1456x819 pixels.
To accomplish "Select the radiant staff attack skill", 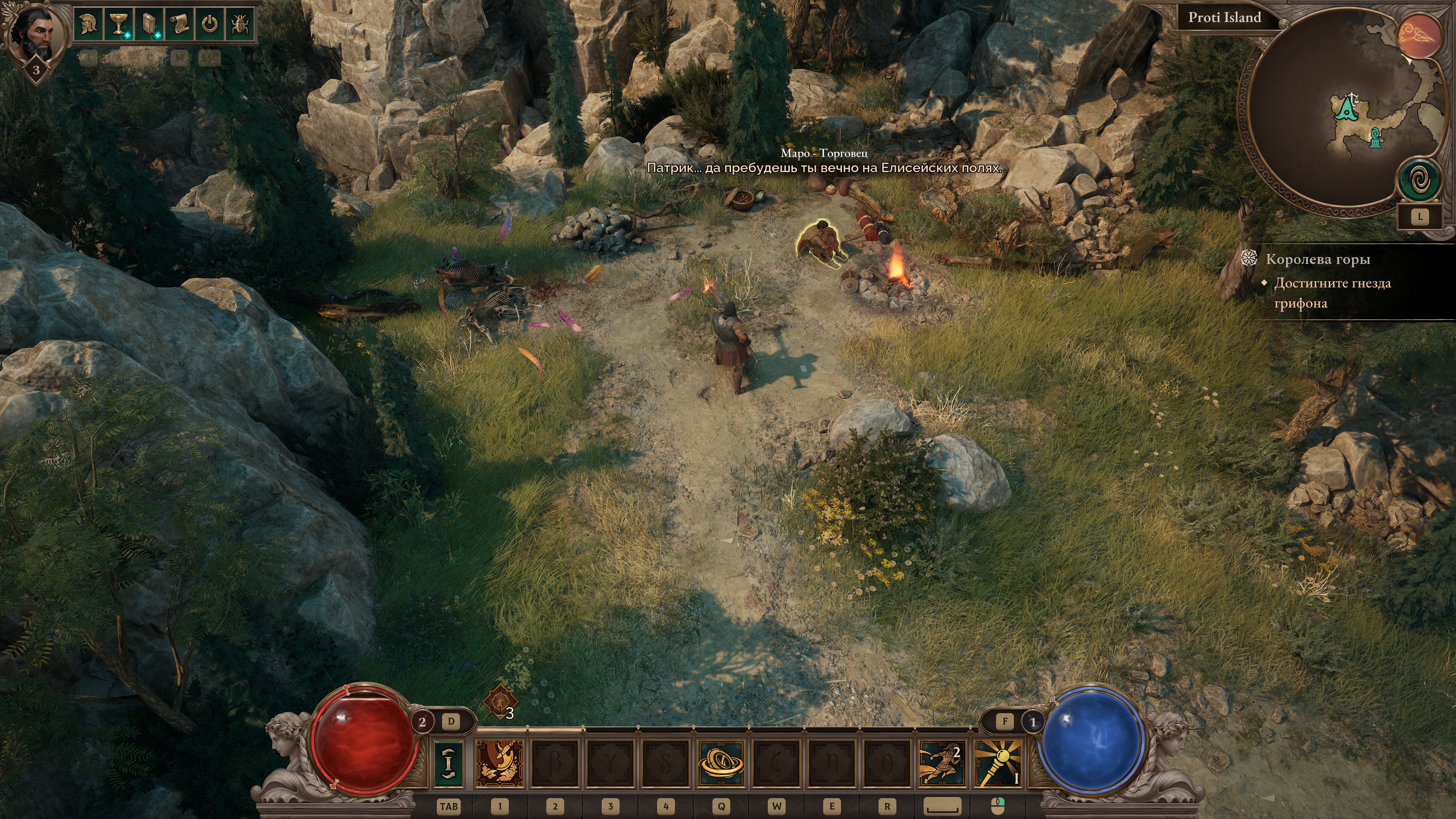I will (x=997, y=763).
